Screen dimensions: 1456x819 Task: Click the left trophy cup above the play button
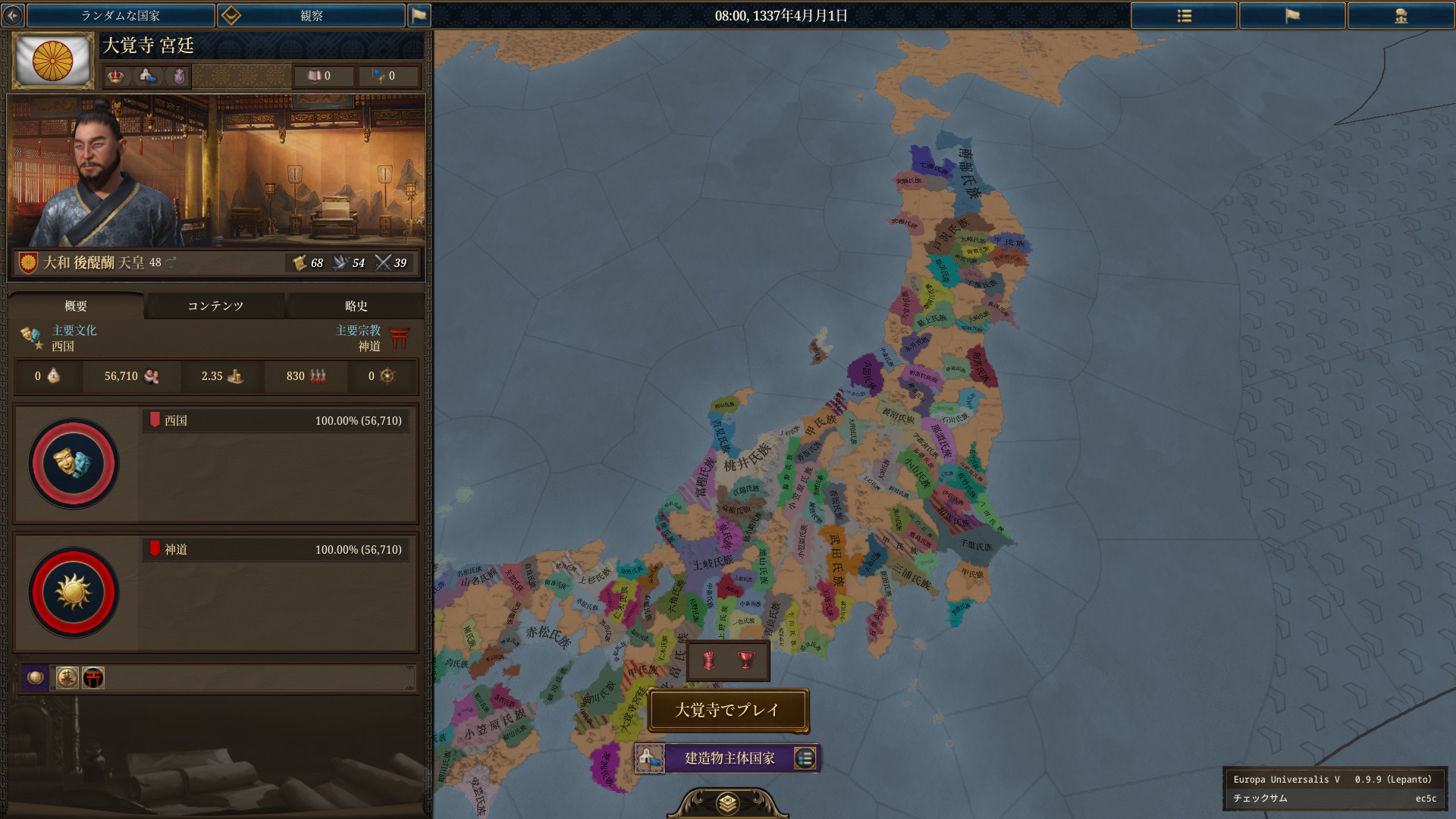(x=710, y=661)
